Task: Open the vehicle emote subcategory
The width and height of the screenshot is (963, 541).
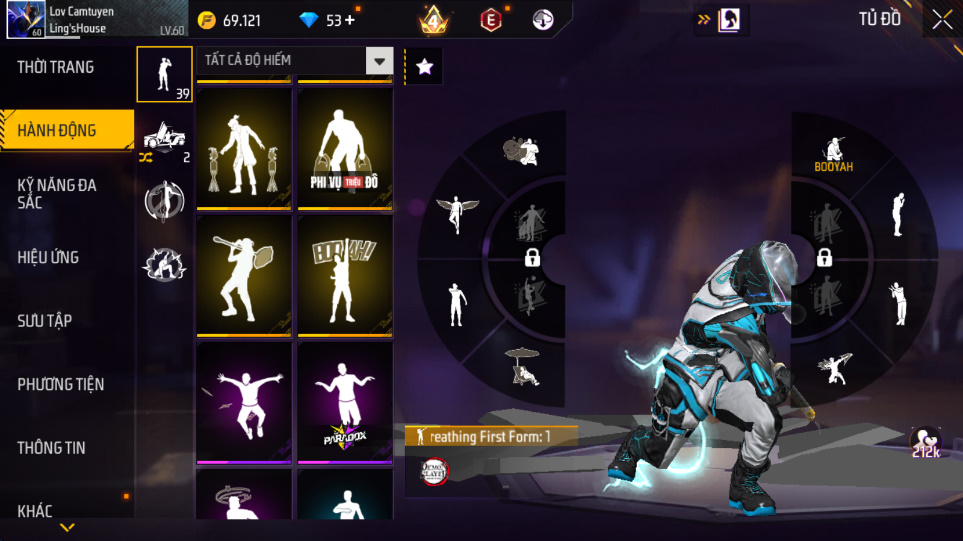Action: point(164,138)
